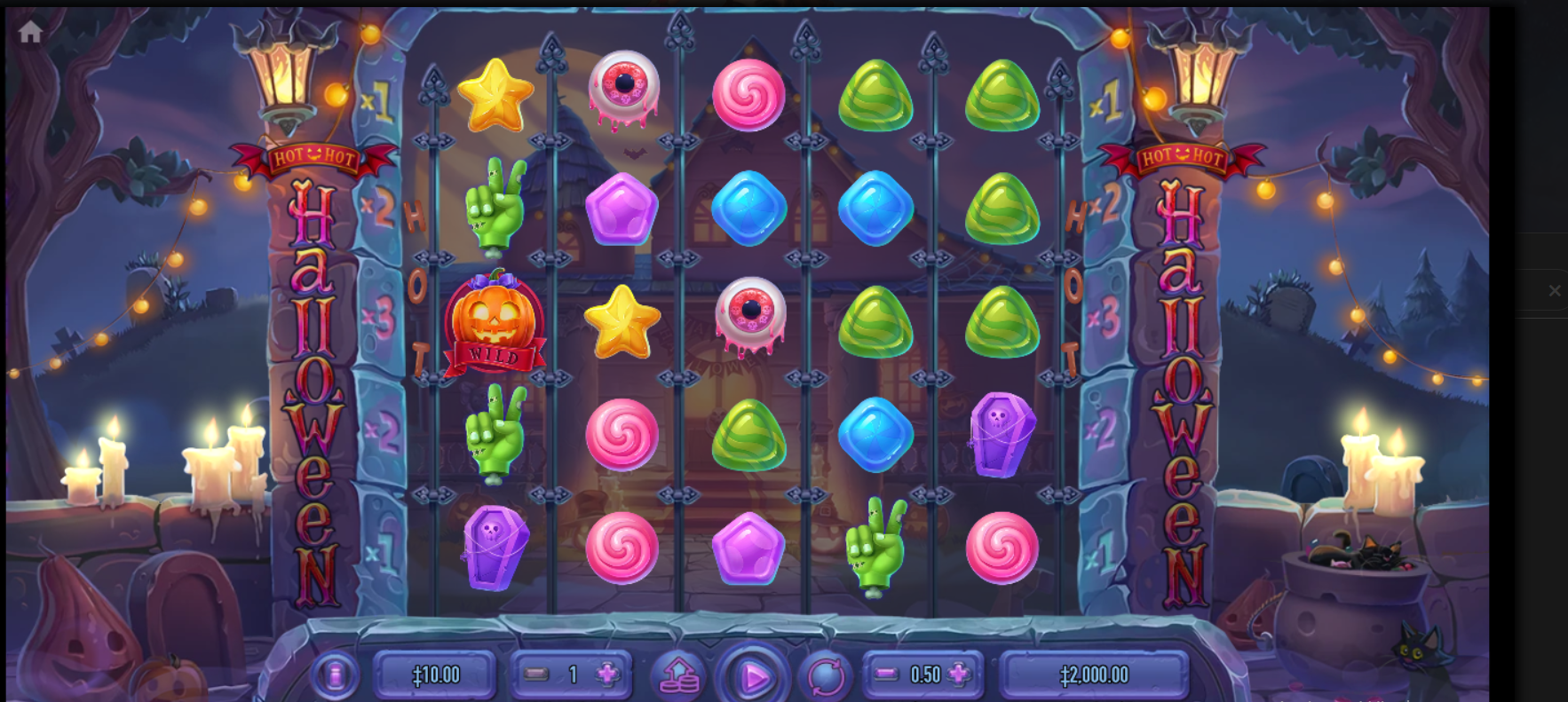
Task: Click the Home icon top left
Action: point(30,32)
